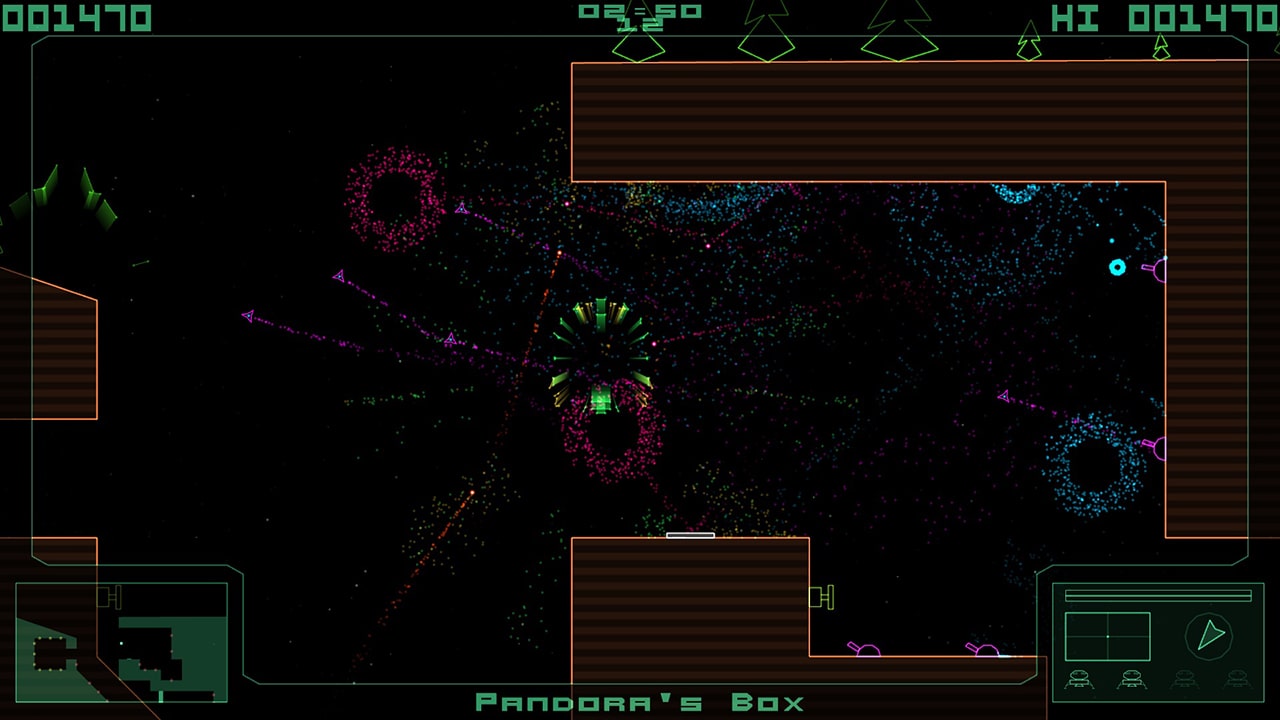The width and height of the screenshot is (1280, 720).
Task: Expand the crosshair radar grid panel
Action: (1108, 636)
